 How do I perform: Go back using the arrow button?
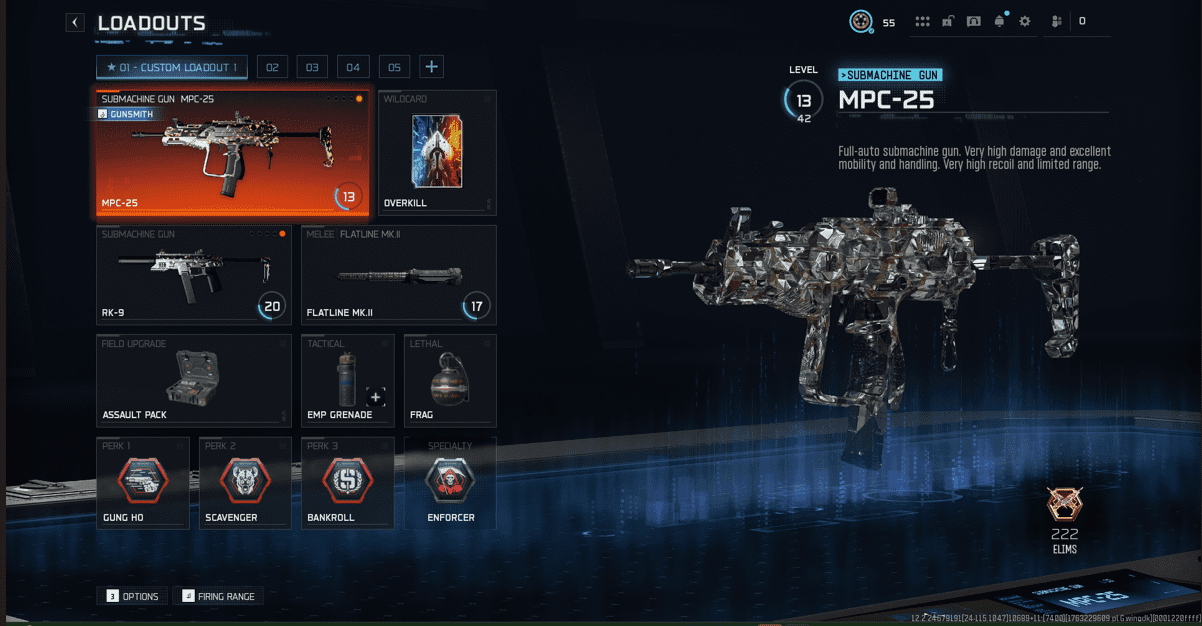pos(75,22)
